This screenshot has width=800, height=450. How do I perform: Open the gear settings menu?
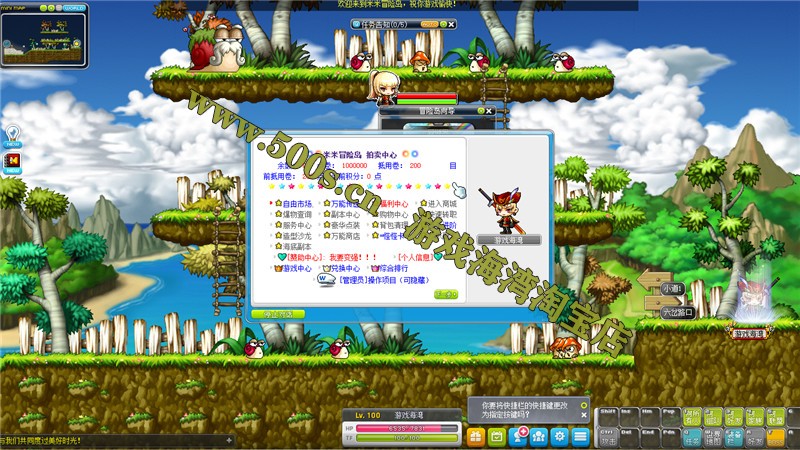click(x=560, y=435)
